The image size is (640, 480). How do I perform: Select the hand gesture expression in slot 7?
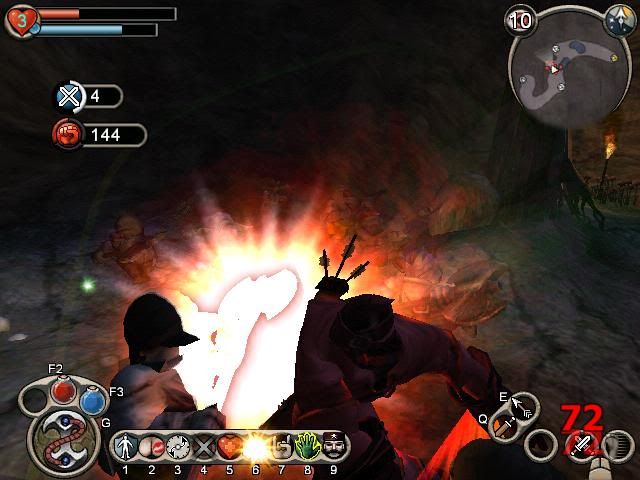281,446
